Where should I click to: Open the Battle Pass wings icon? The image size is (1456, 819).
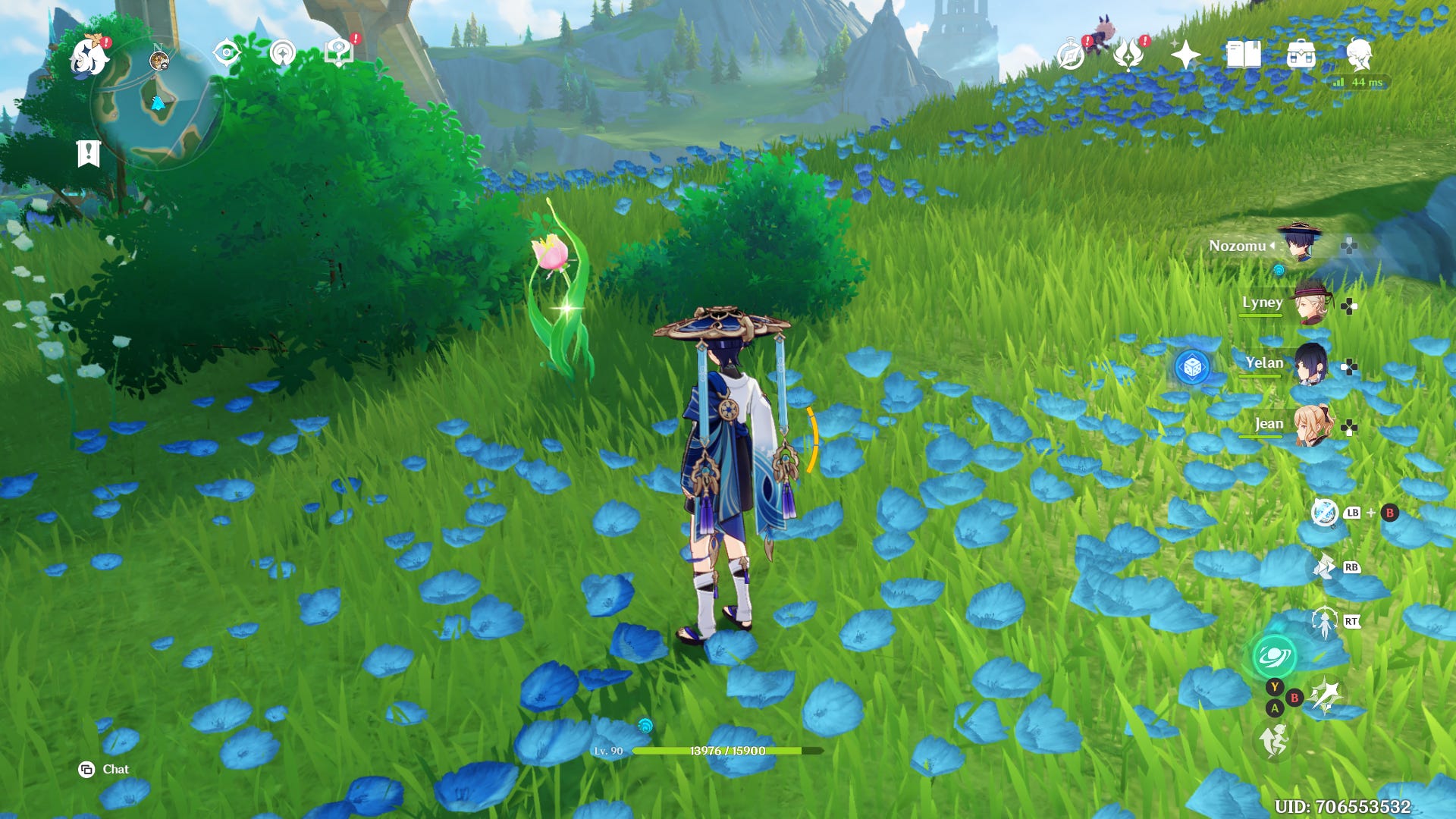[x=1128, y=55]
